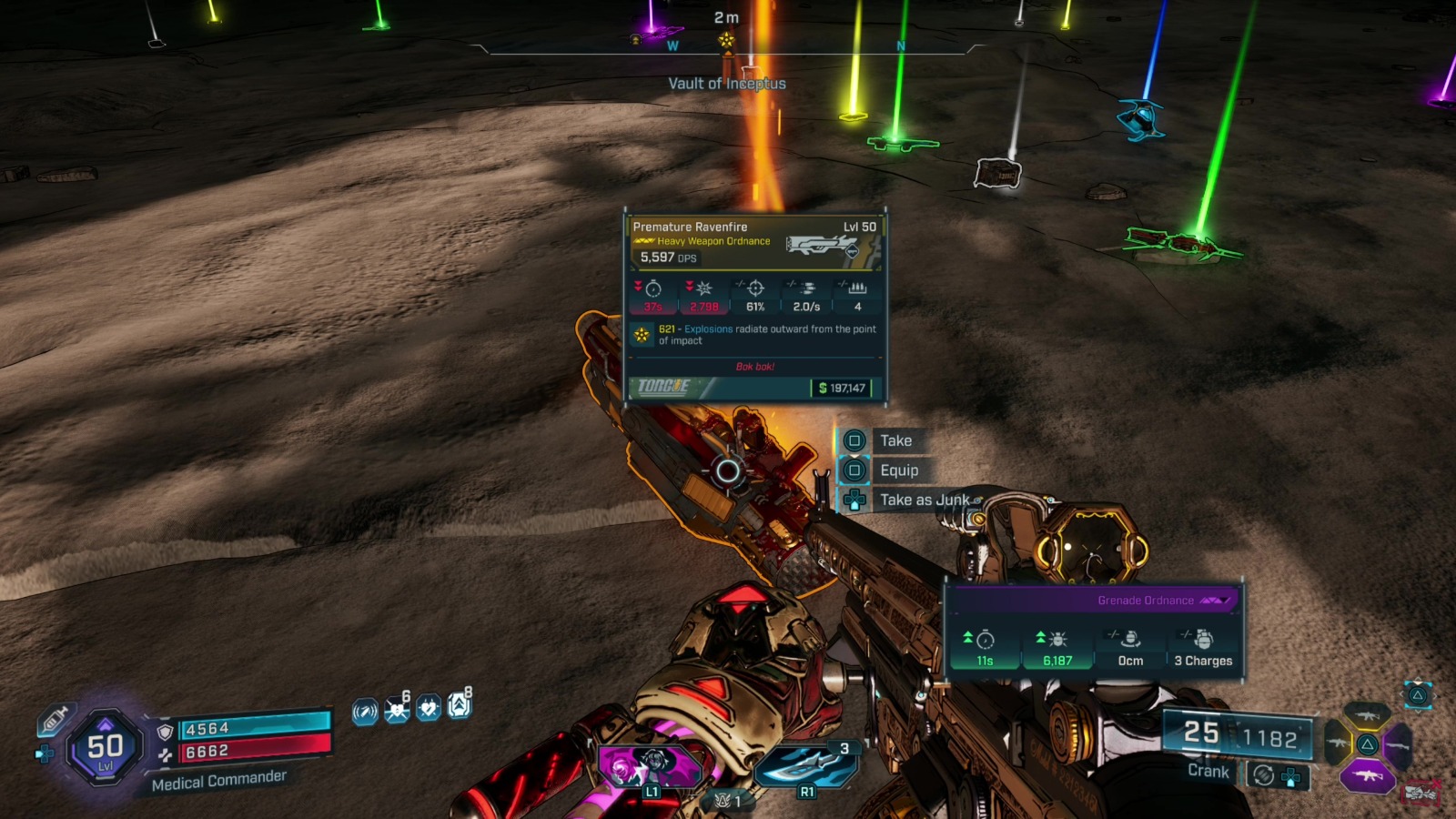Switch to the bottom purple weapon slot
1456x819 pixels.
(1367, 776)
